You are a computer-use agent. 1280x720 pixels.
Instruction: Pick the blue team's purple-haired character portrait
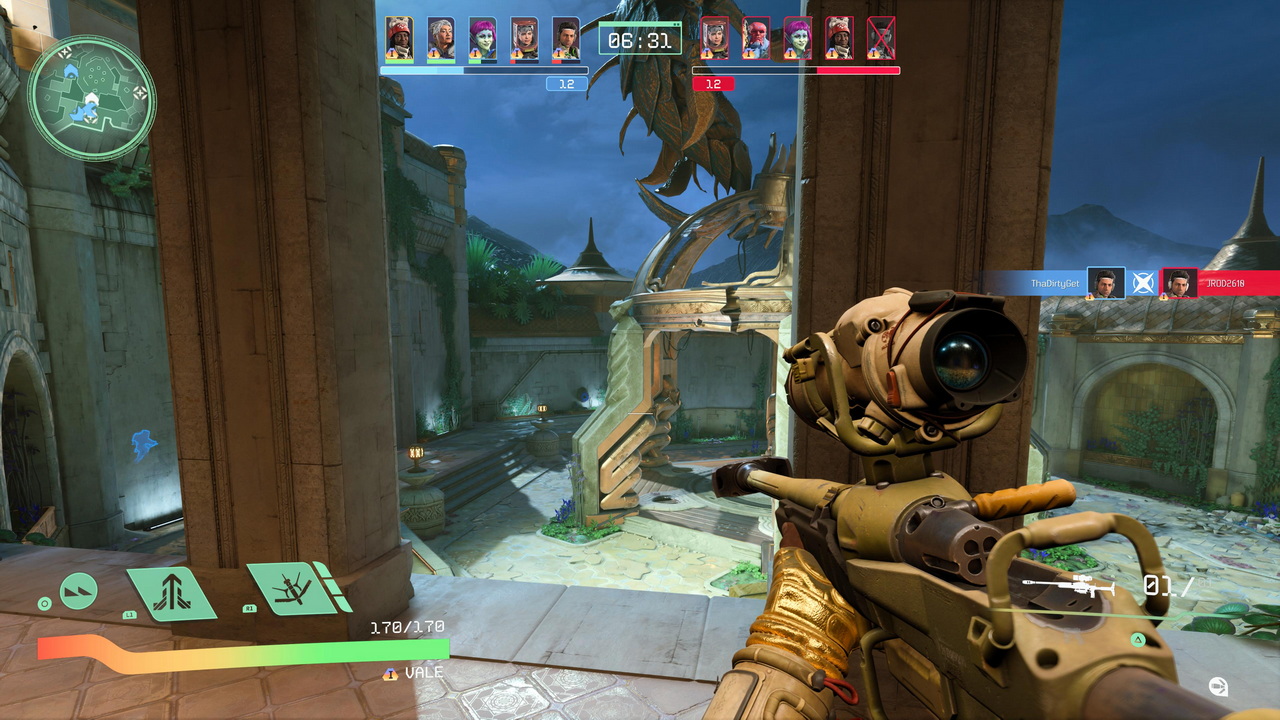click(483, 38)
